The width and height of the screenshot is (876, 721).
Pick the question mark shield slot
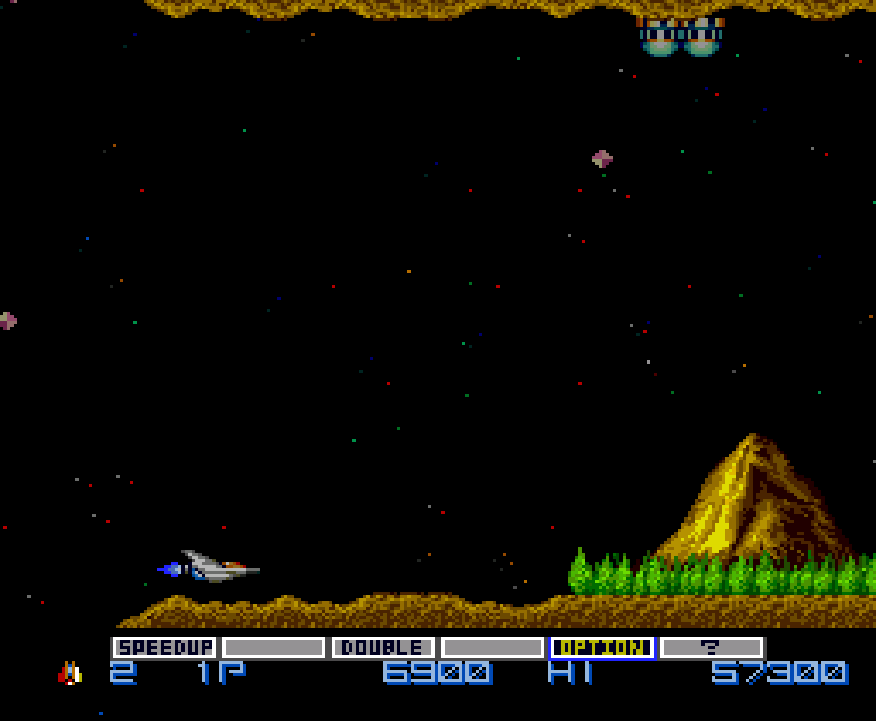click(711, 648)
